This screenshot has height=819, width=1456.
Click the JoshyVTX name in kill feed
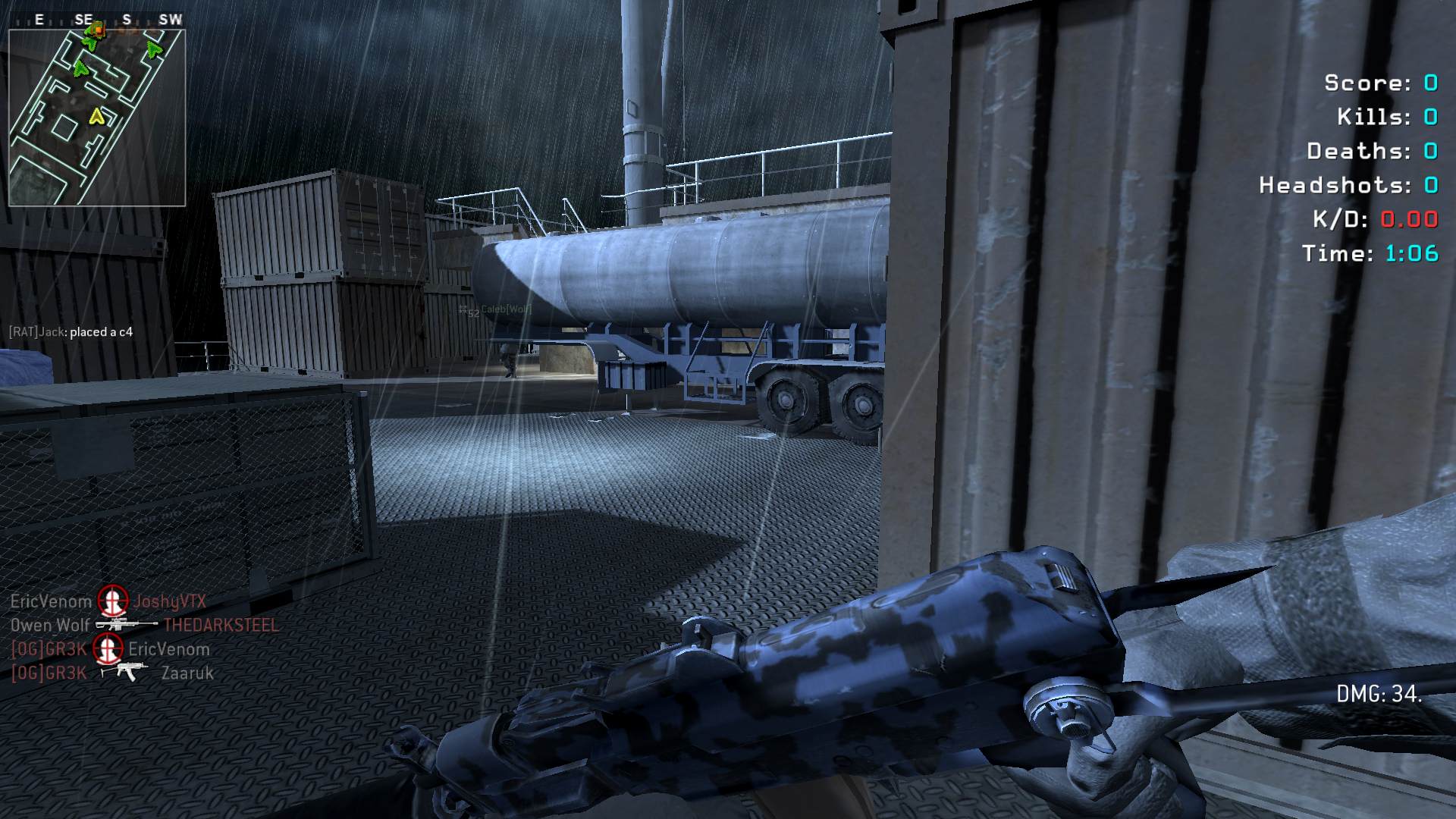170,601
